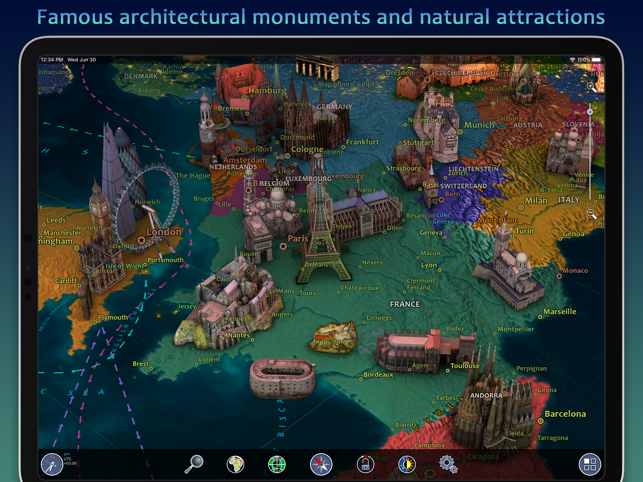Activate the compass arrow icon in toolbar
Viewport: 643px width, 482px height.
(321, 464)
